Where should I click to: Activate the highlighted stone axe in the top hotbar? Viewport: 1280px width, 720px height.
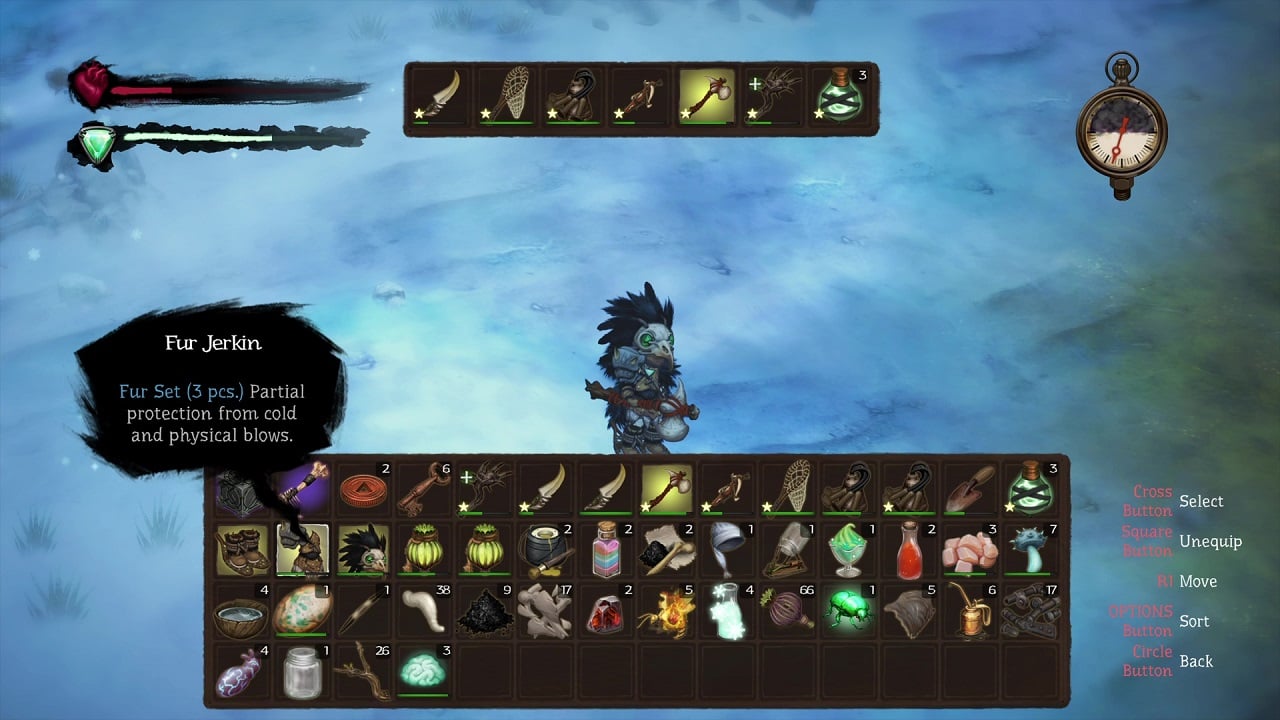[706, 98]
